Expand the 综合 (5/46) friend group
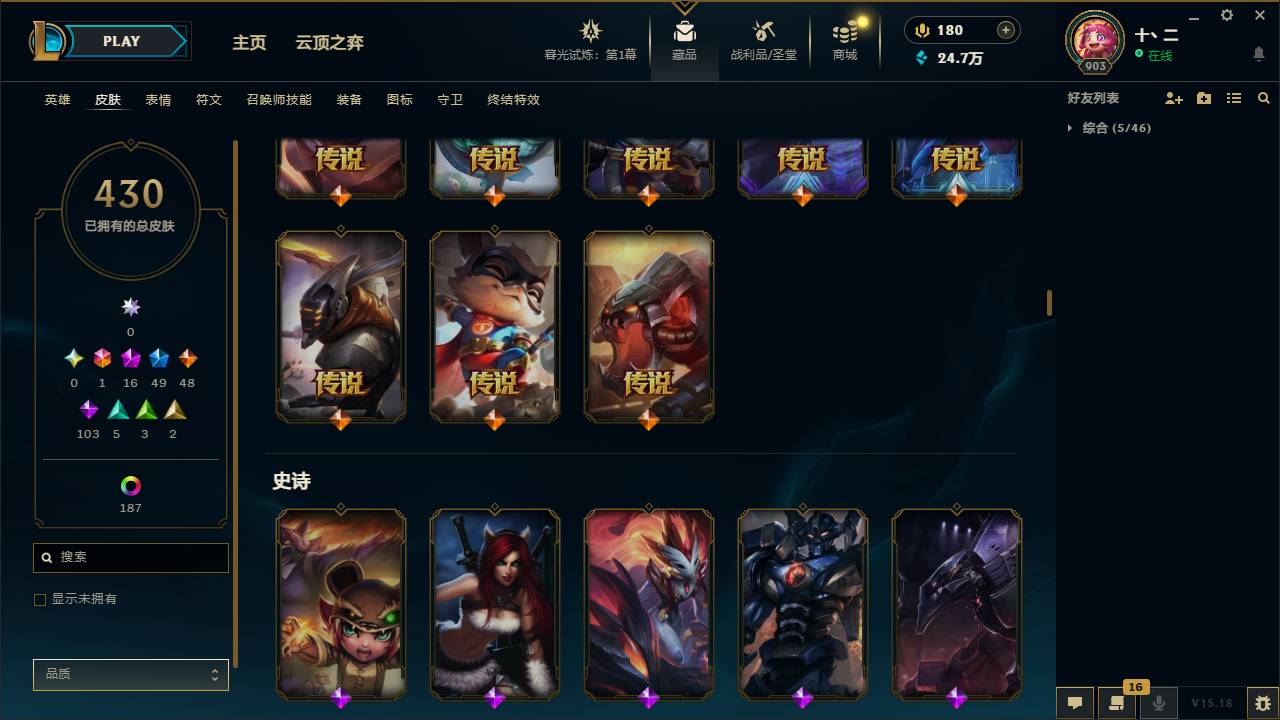The height and width of the screenshot is (720, 1280). (x=1072, y=128)
